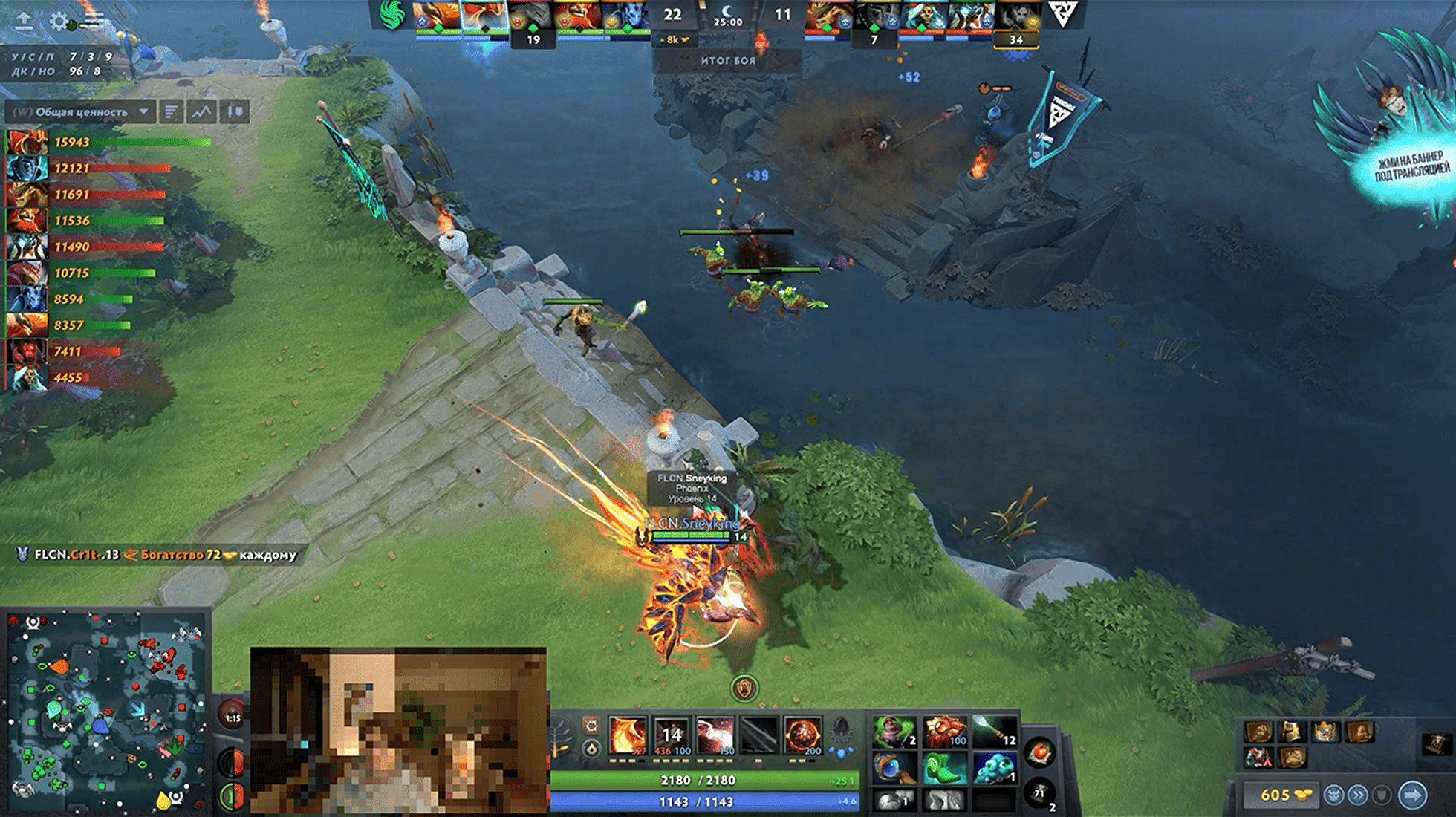Screen dimensions: 1456x817
Task: Toggle the net worth line-graph view
Action: point(201,112)
